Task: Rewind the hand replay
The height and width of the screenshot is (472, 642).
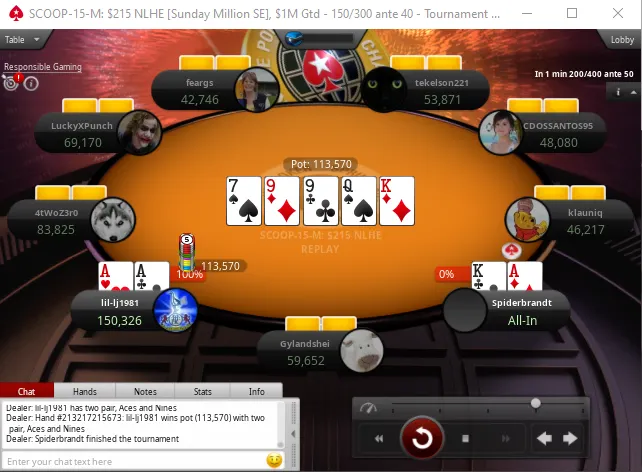Action: (x=379, y=438)
